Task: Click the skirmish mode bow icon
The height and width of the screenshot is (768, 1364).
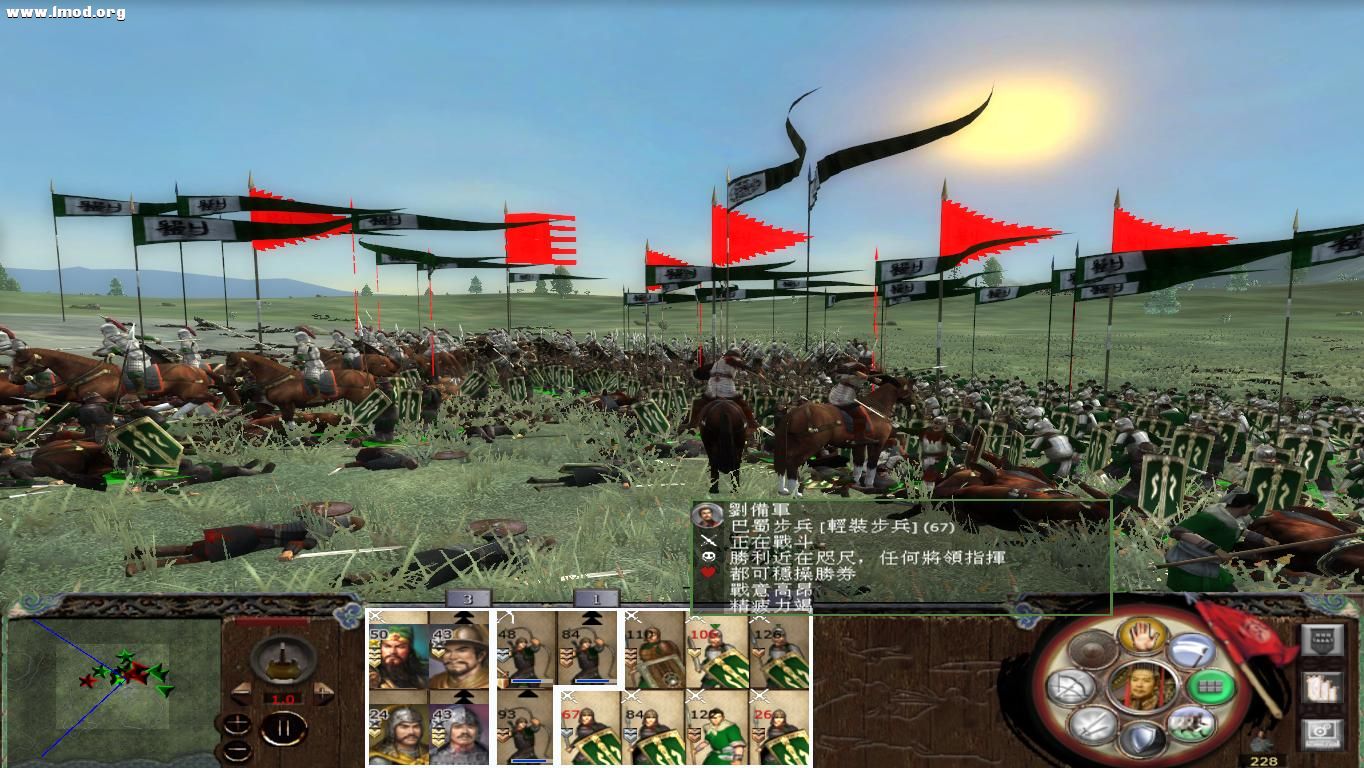Action: tap(1071, 685)
